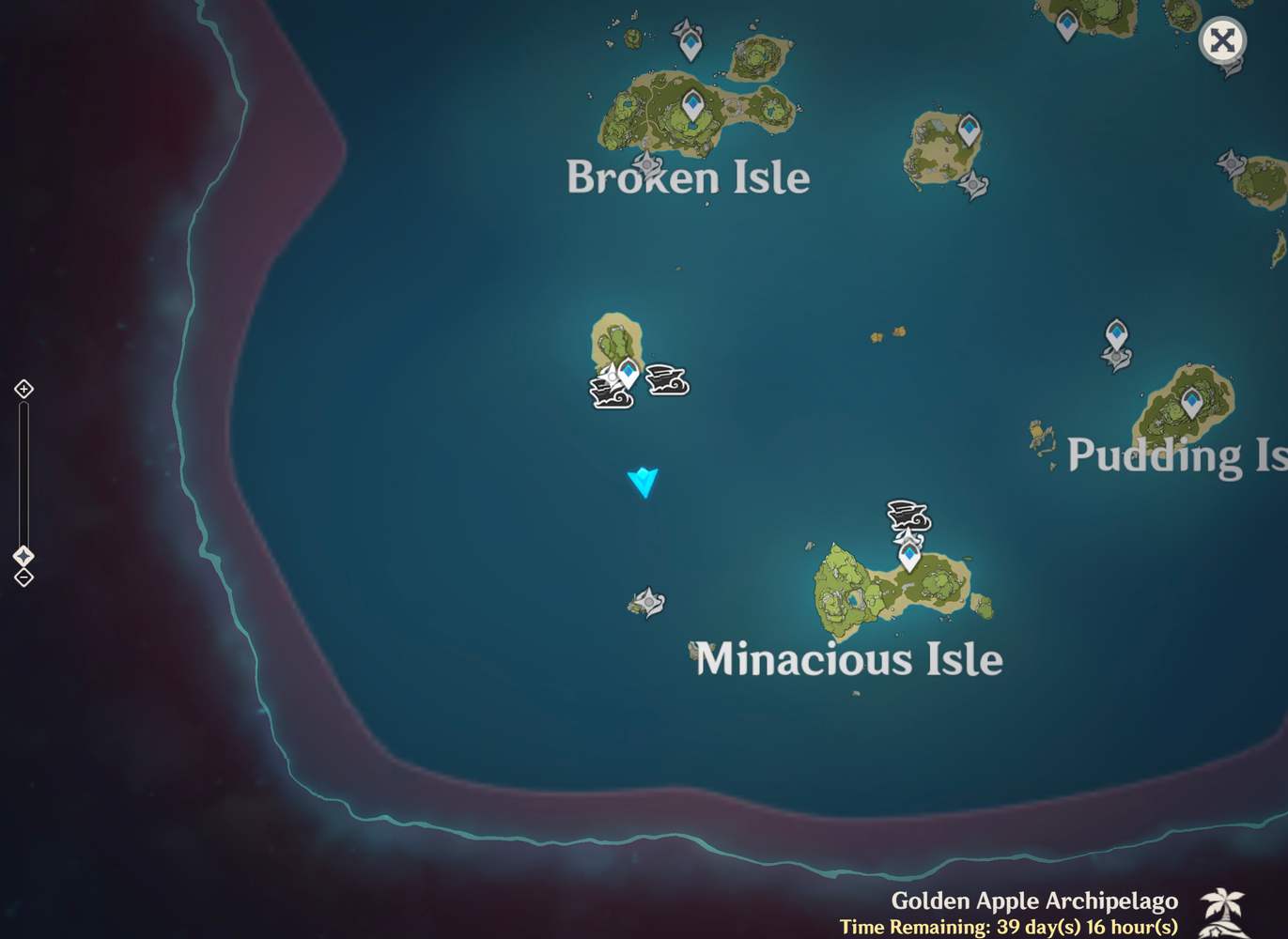
Task: Open the teleport waypoint on Minacious Isle
Action: click(x=908, y=556)
